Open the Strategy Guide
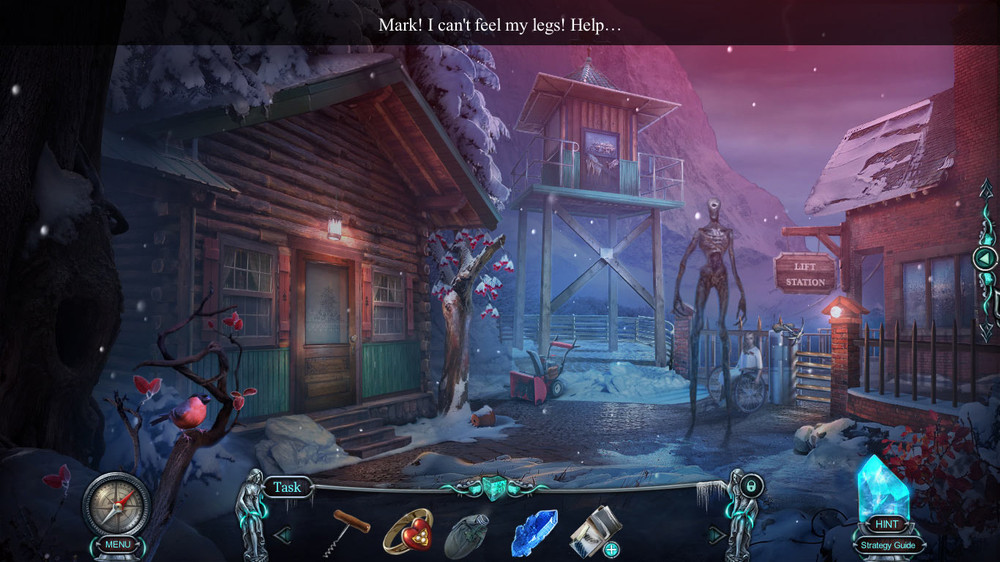This screenshot has width=1000, height=562. pyautogui.click(x=885, y=545)
